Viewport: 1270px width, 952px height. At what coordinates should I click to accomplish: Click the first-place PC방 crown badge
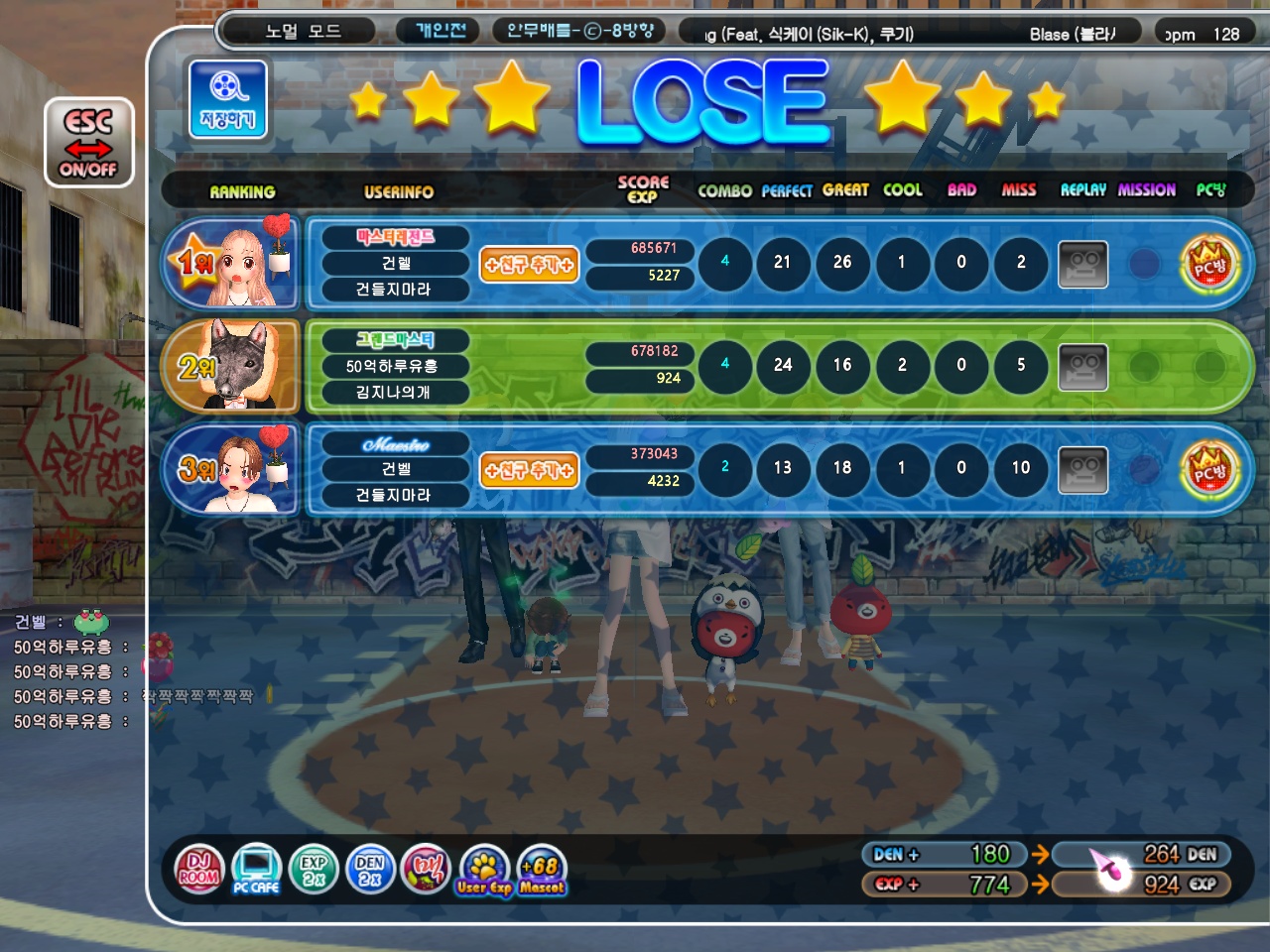1209,265
